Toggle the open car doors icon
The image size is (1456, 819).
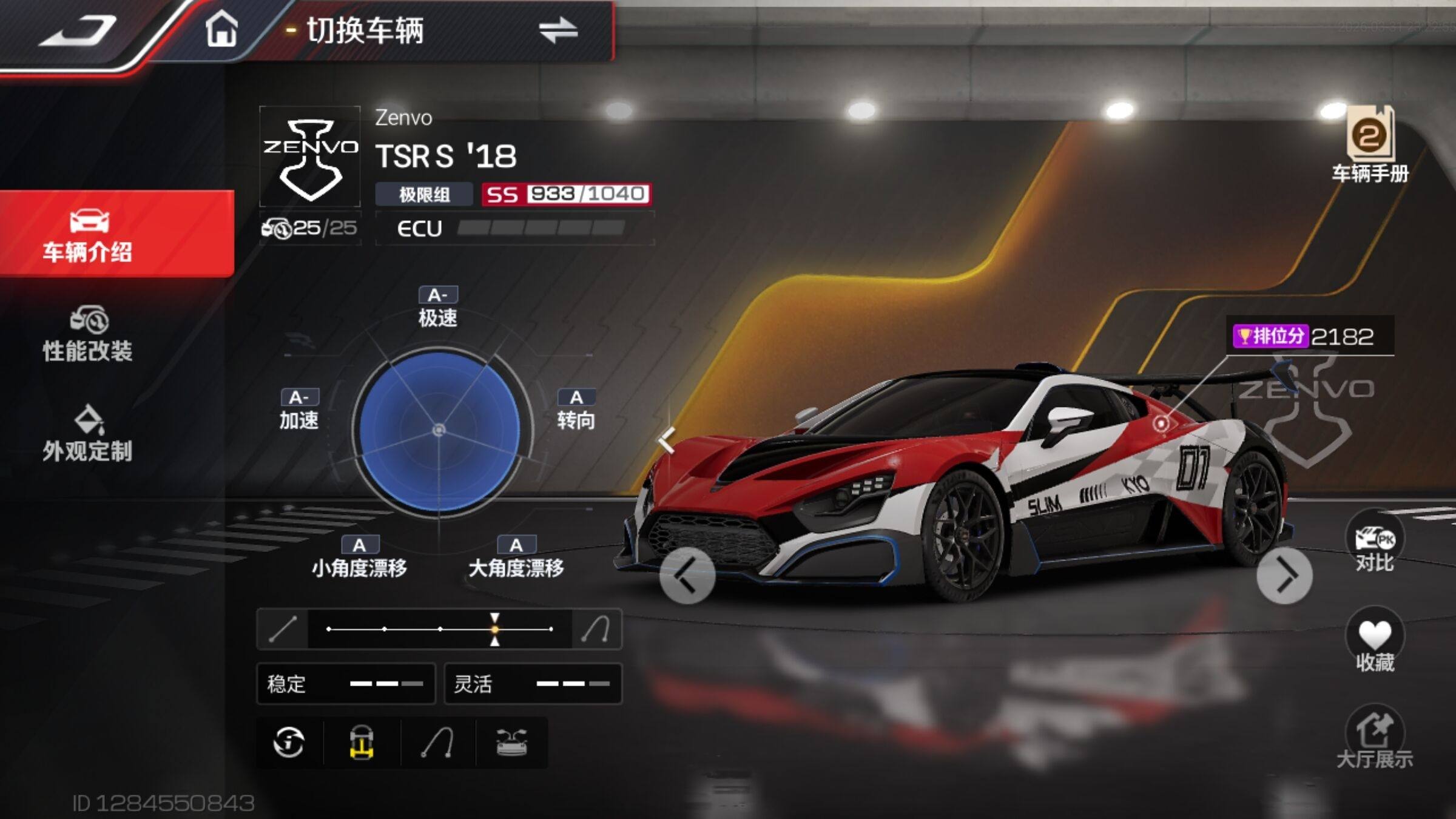click(x=512, y=743)
